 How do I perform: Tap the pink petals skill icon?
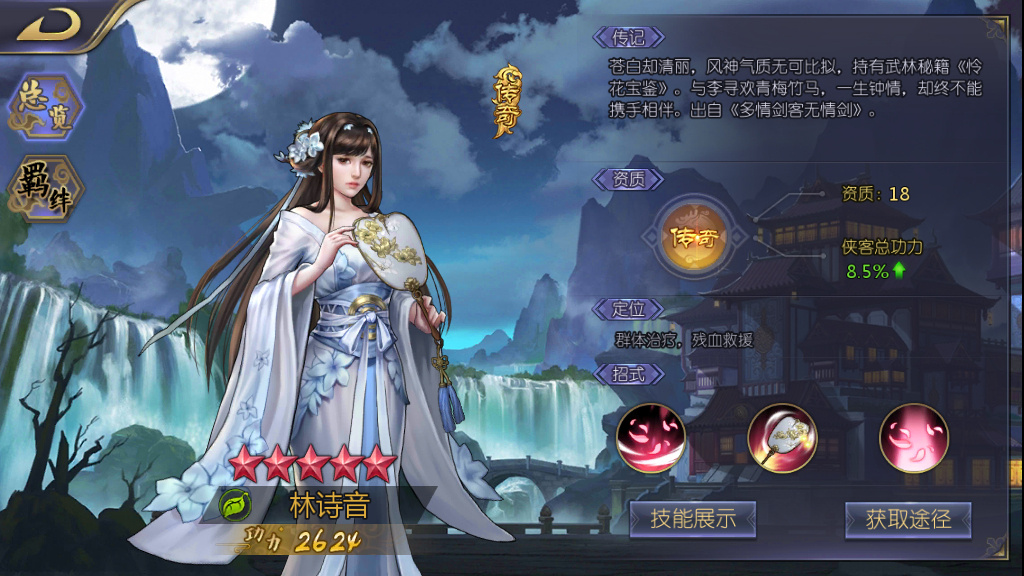pos(913,438)
